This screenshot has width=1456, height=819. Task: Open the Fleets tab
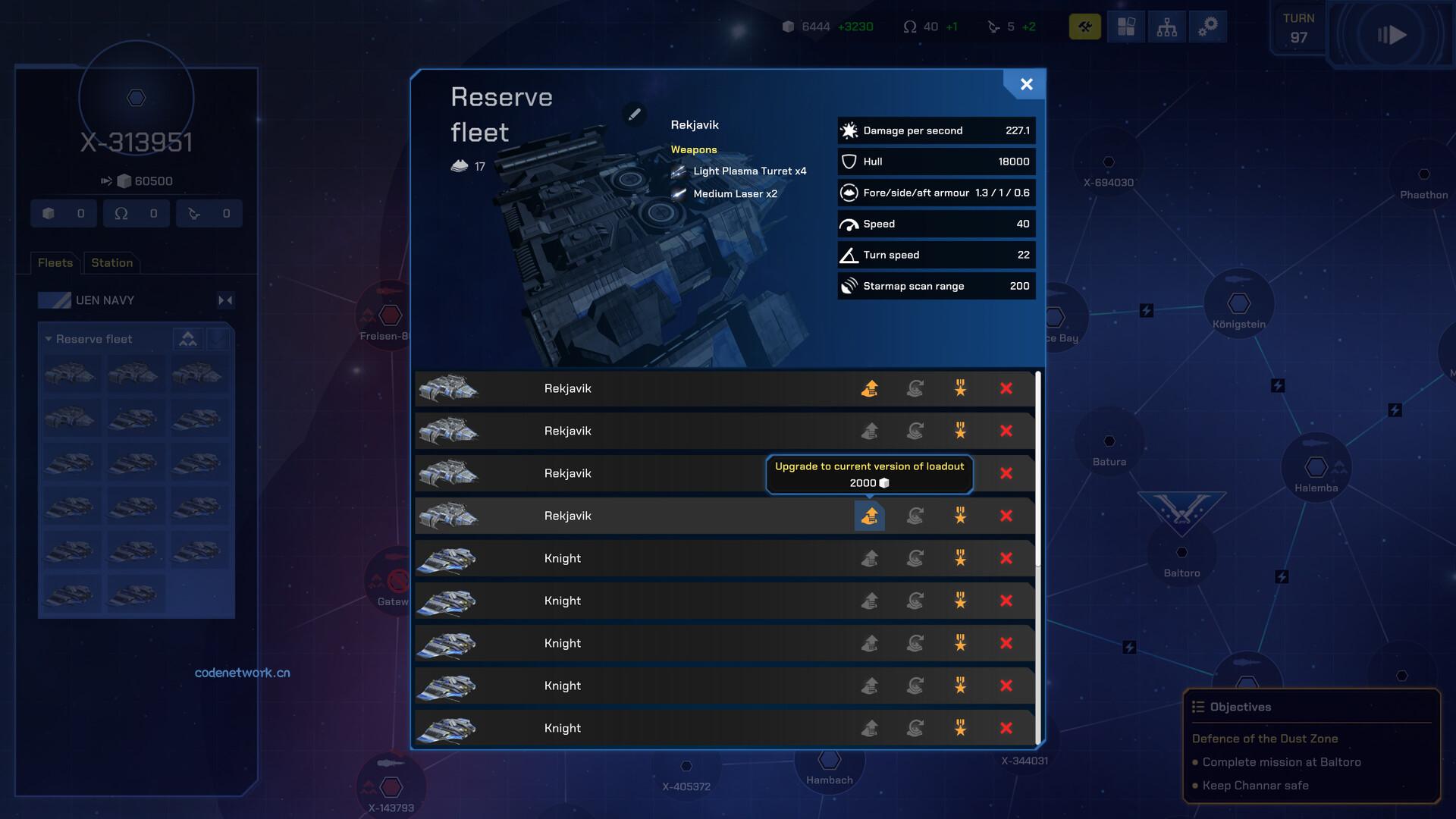[x=55, y=262]
